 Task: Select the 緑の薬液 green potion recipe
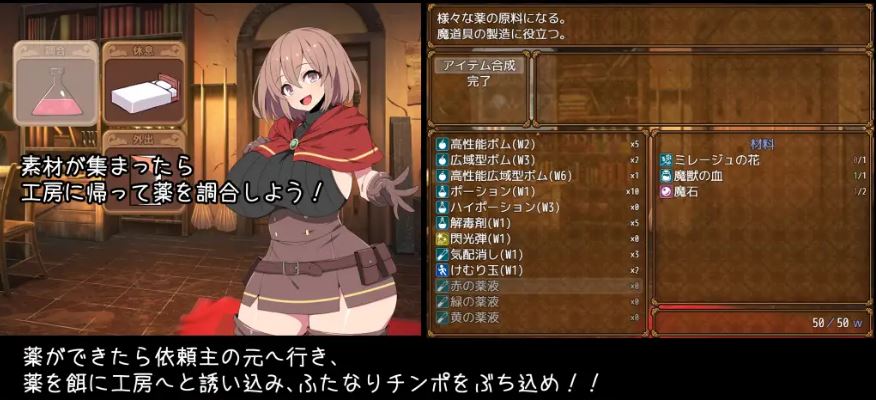tap(537, 302)
